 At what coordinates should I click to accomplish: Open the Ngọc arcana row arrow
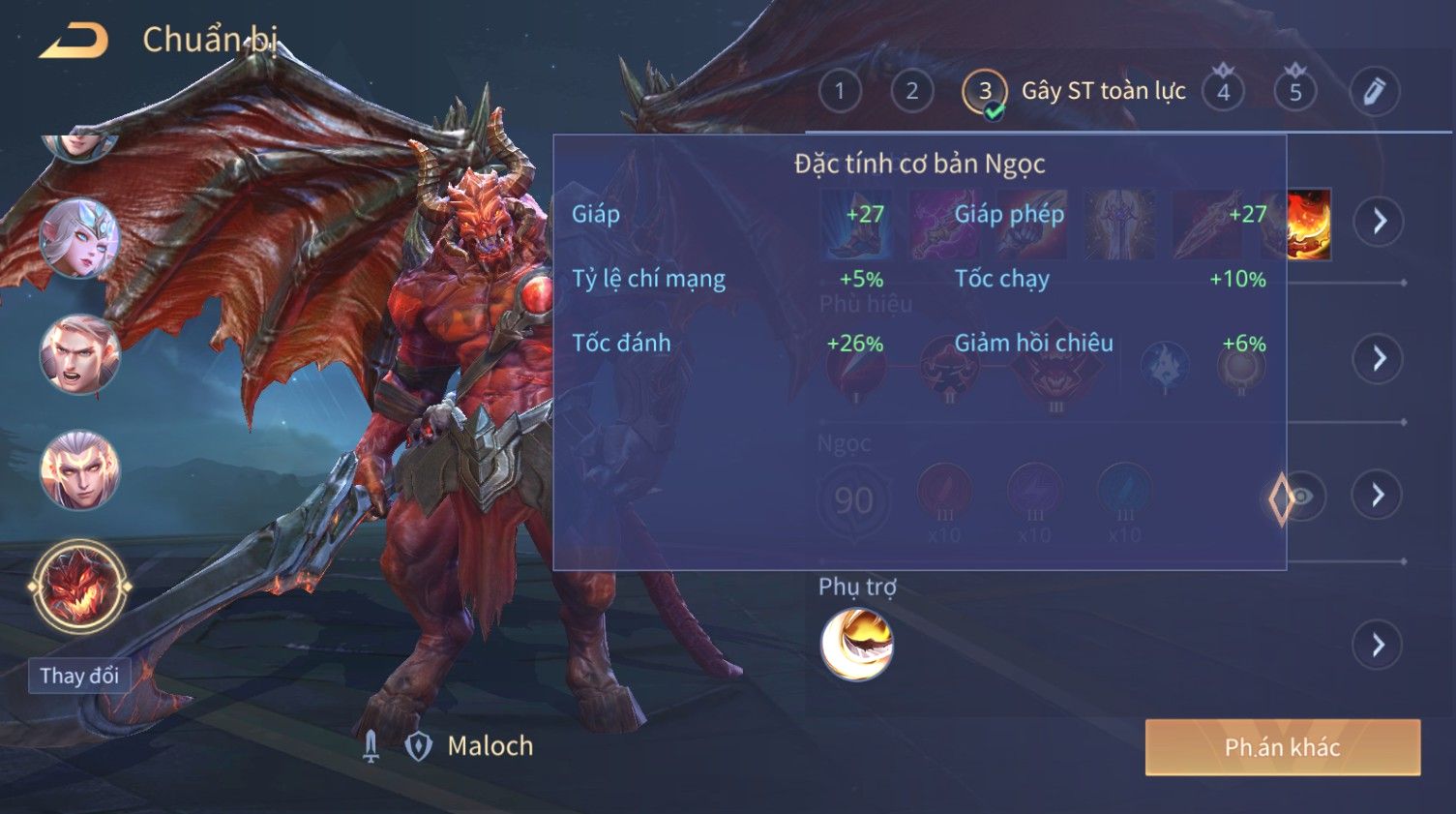point(1378,496)
